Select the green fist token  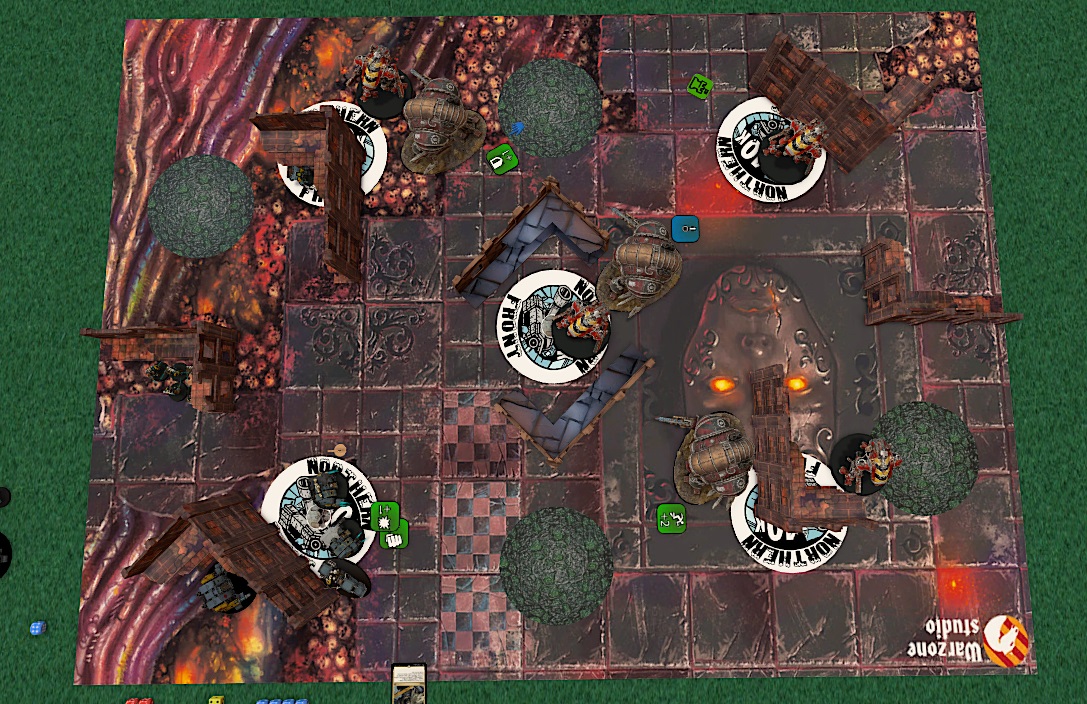coord(395,537)
